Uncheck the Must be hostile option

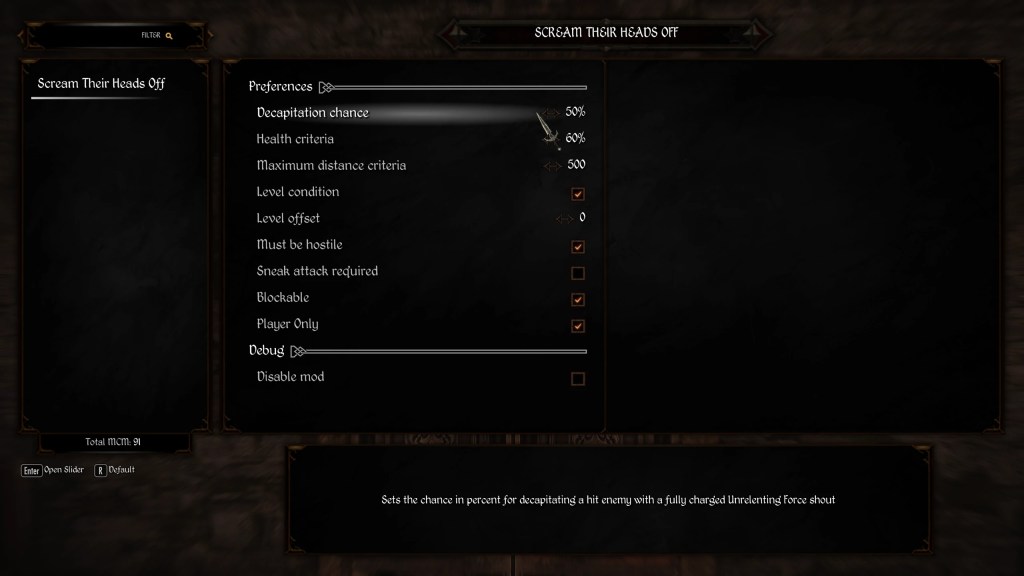577,247
